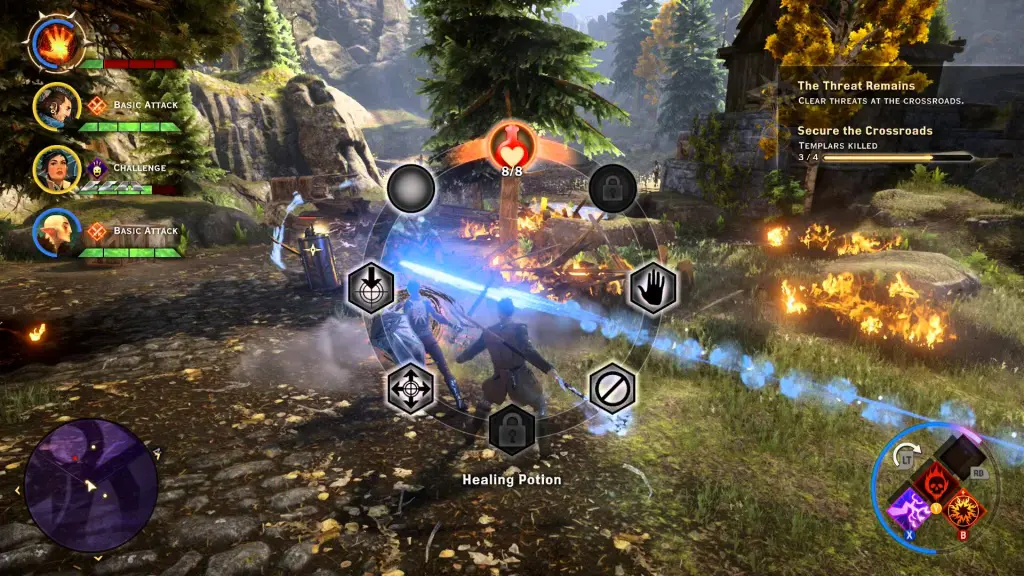The height and width of the screenshot is (576, 1024).
Task: Select the Healing Potion heart flask icon
Action: point(511,147)
